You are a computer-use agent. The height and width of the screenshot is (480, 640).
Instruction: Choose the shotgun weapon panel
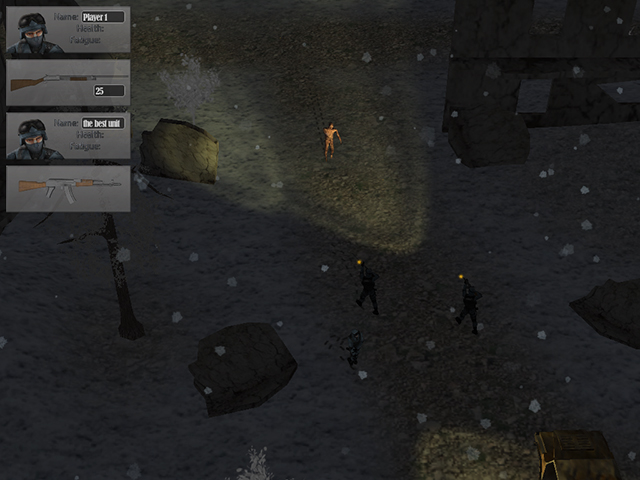click(68, 83)
